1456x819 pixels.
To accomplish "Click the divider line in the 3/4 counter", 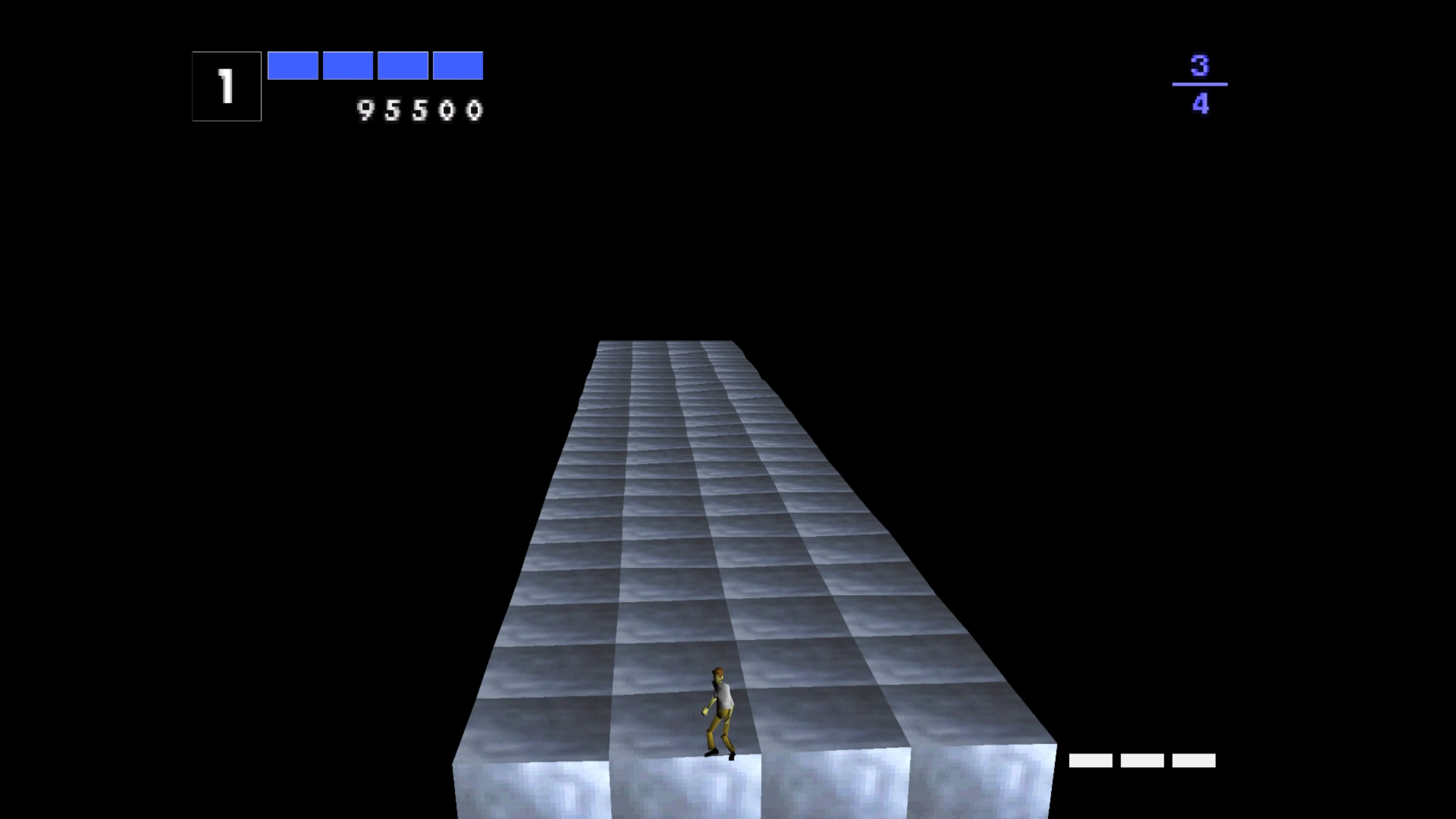I will click(x=1199, y=84).
